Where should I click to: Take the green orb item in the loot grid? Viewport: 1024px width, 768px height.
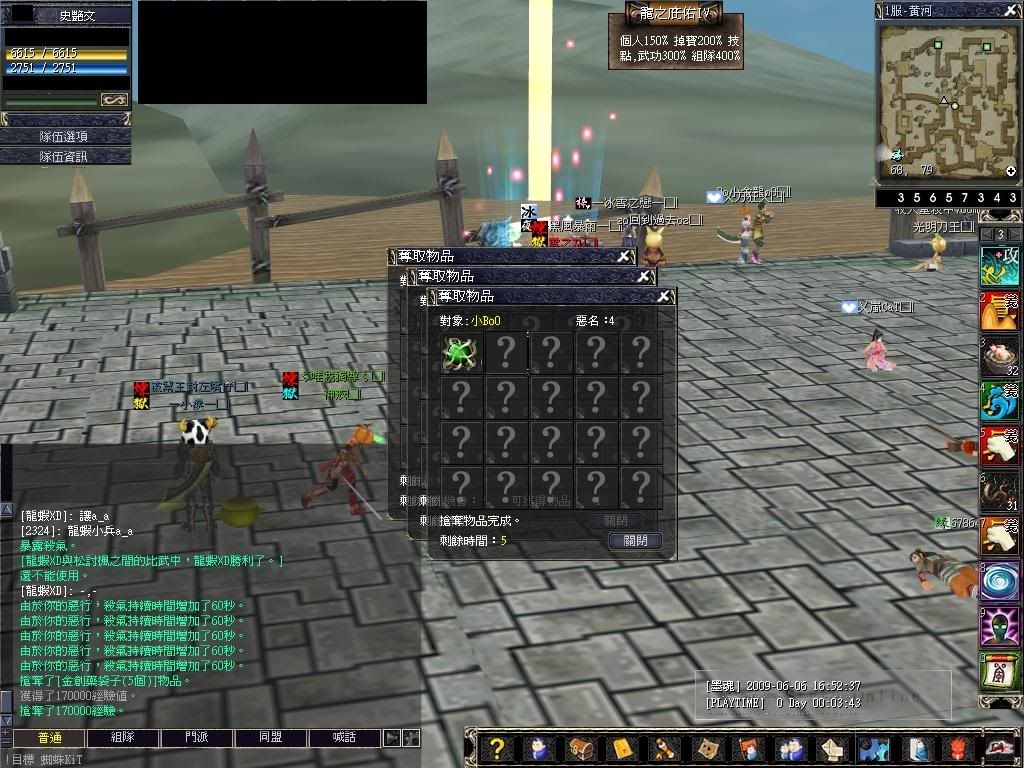(x=460, y=353)
